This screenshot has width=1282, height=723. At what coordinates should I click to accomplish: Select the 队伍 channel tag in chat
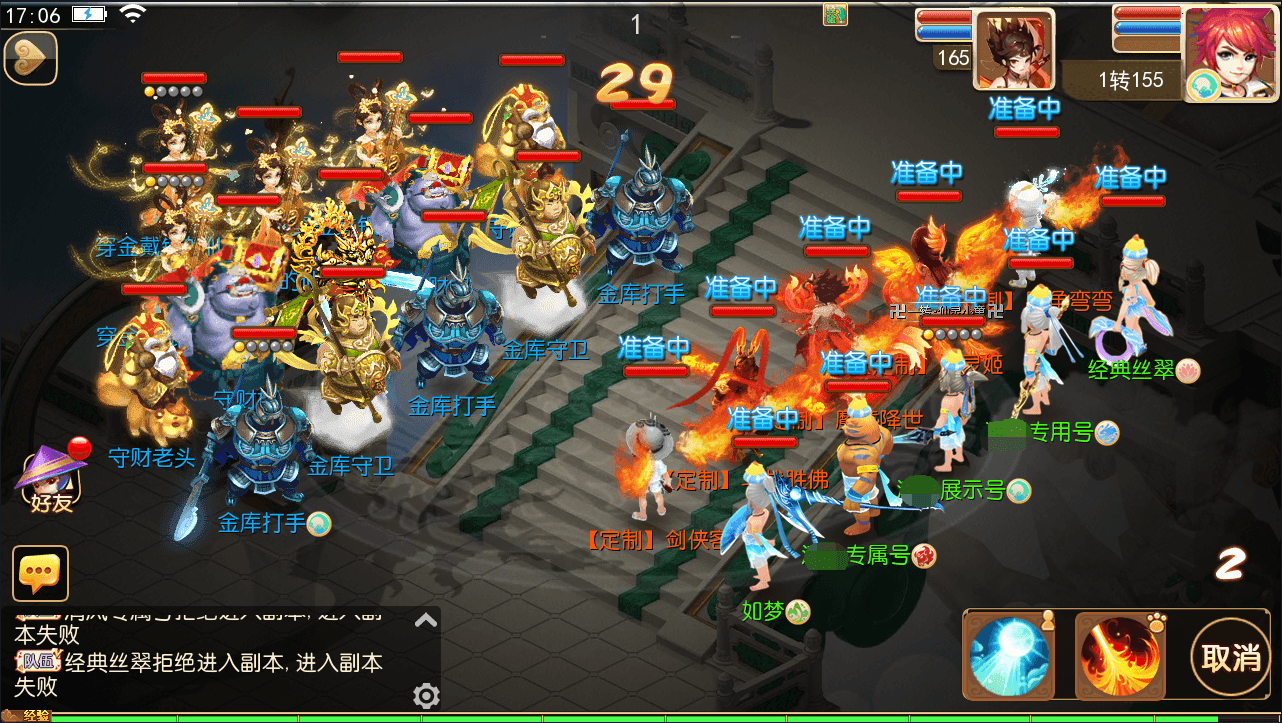pos(38,660)
